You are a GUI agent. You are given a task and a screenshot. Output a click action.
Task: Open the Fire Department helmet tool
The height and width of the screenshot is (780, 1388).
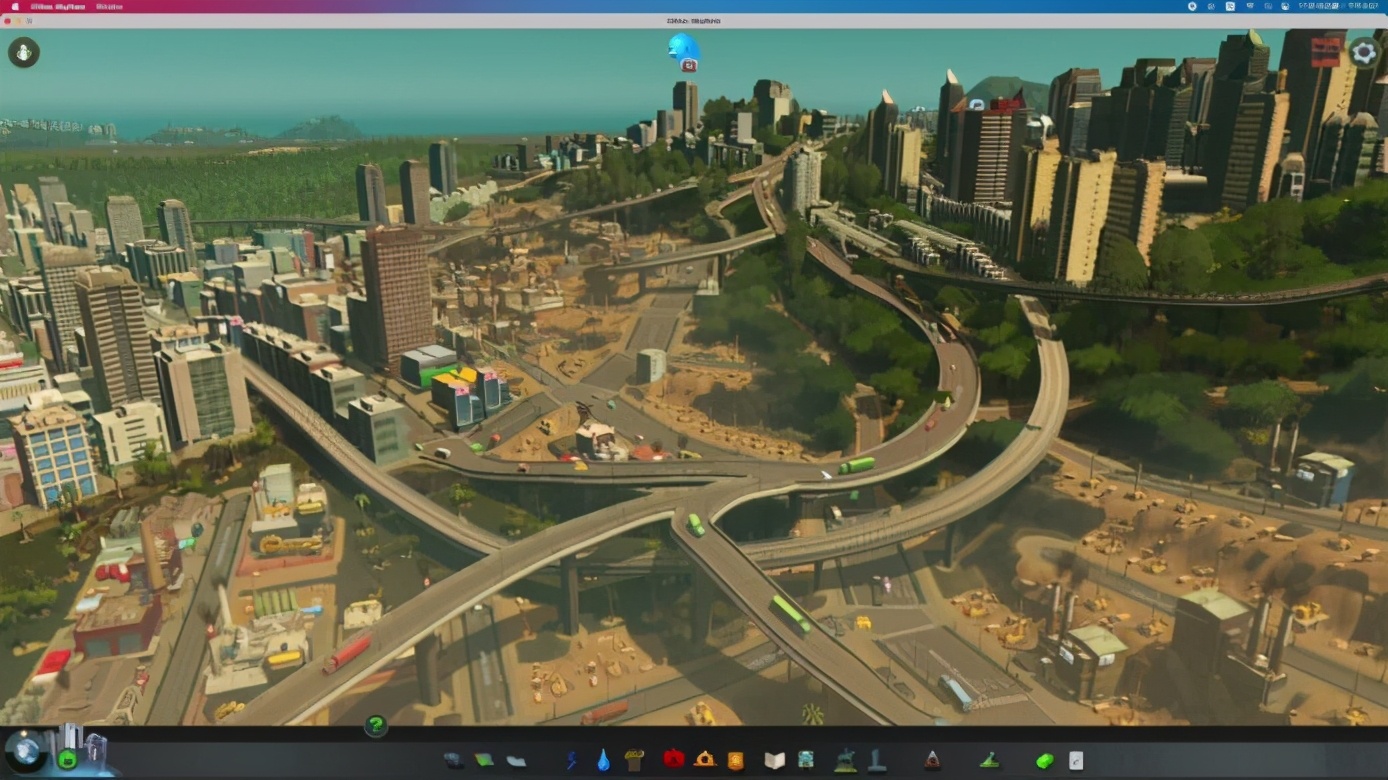(x=705, y=760)
